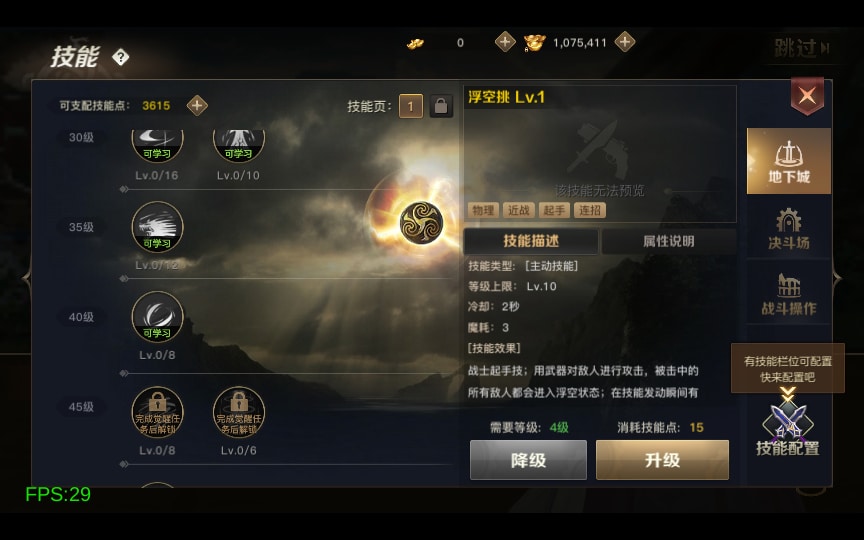Pick the level 30 skill showing Lv.0/10
This screenshot has width=864, height=540.
pos(238,145)
